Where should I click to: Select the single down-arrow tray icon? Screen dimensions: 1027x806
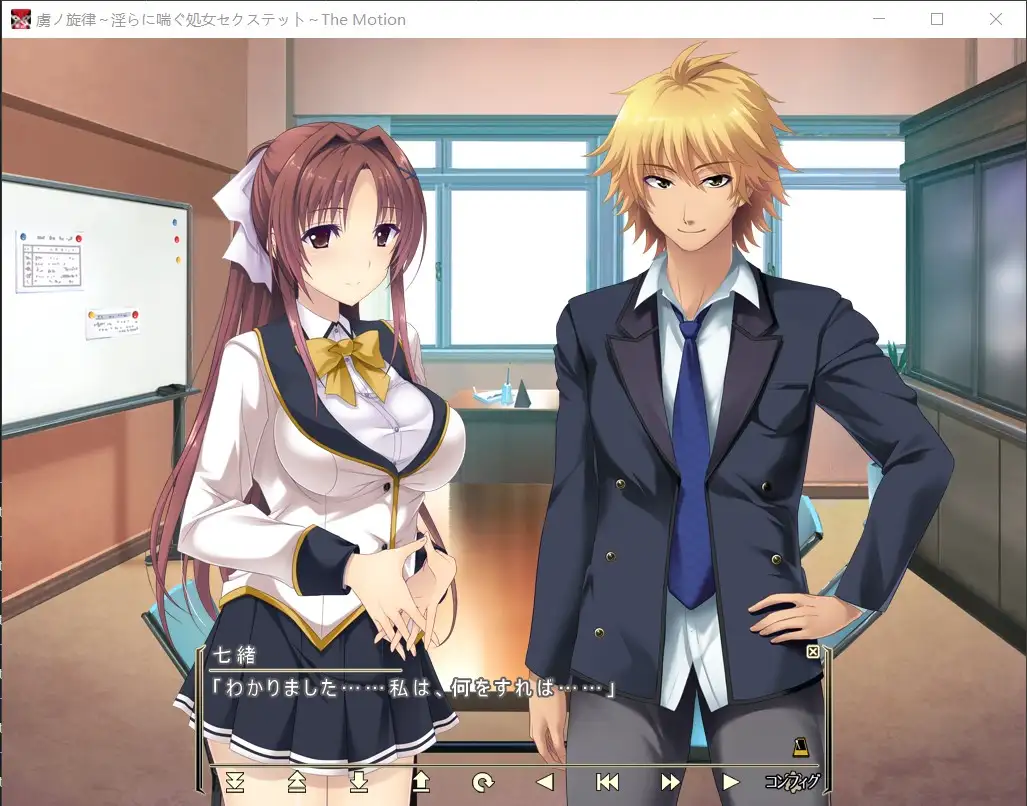point(359,781)
